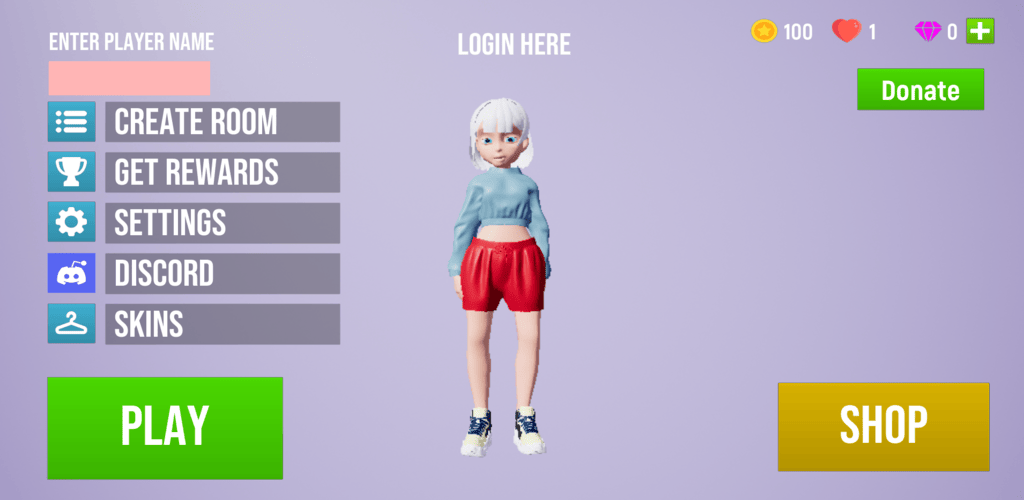Viewport: 1024px width, 500px height.
Task: Click the clothes hanger icon beside Skins
Action: [x=72, y=324]
